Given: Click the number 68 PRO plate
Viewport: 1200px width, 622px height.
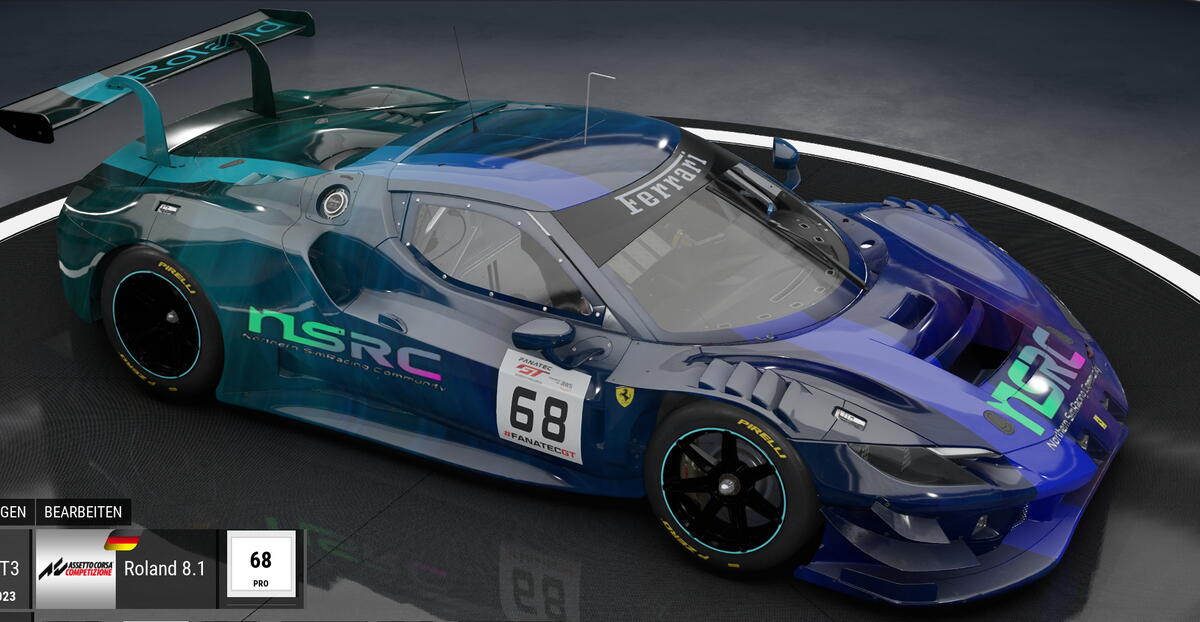Looking at the screenshot, I should pos(261,565).
